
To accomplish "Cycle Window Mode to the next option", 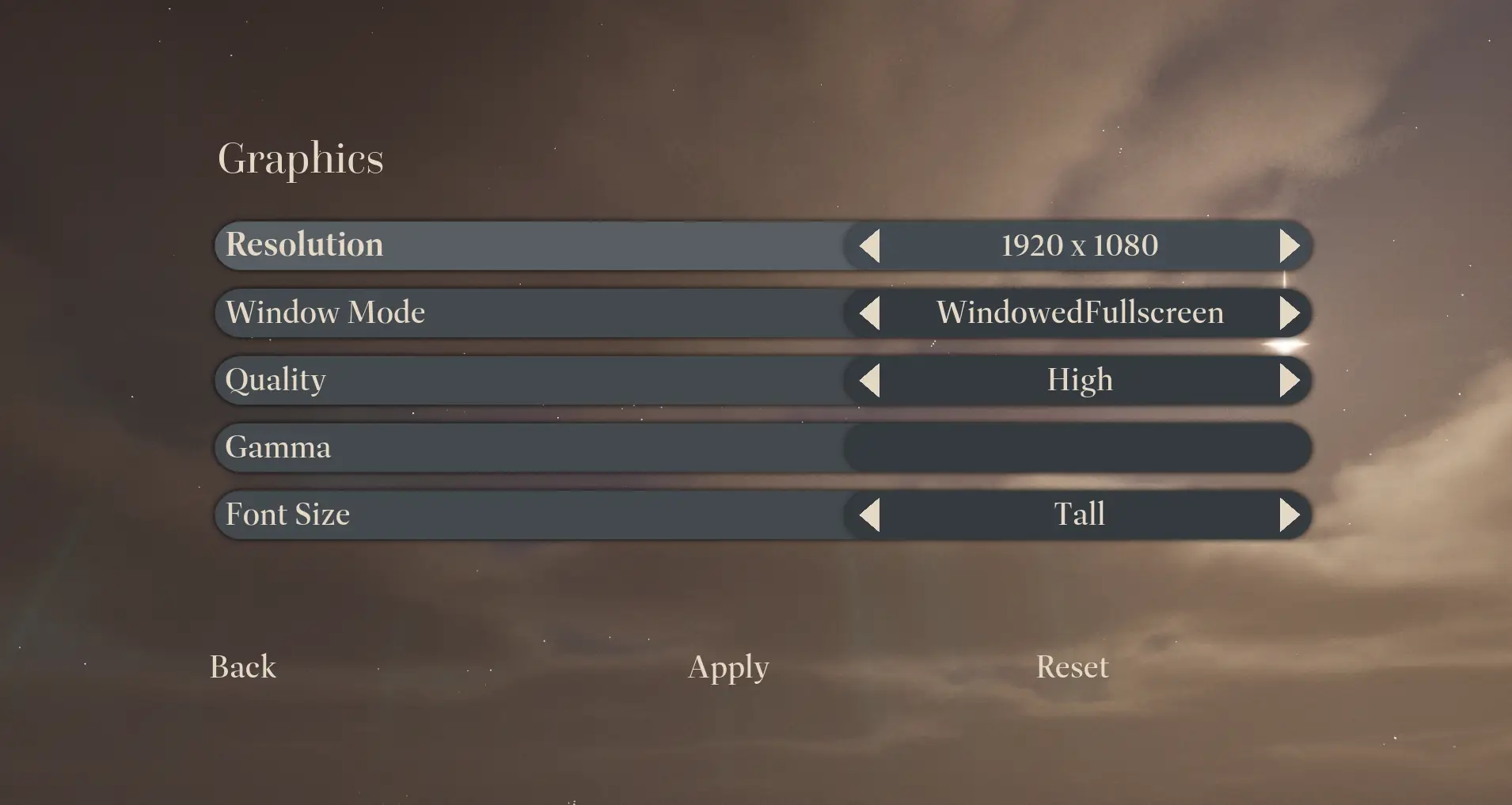I will [x=1290, y=313].
